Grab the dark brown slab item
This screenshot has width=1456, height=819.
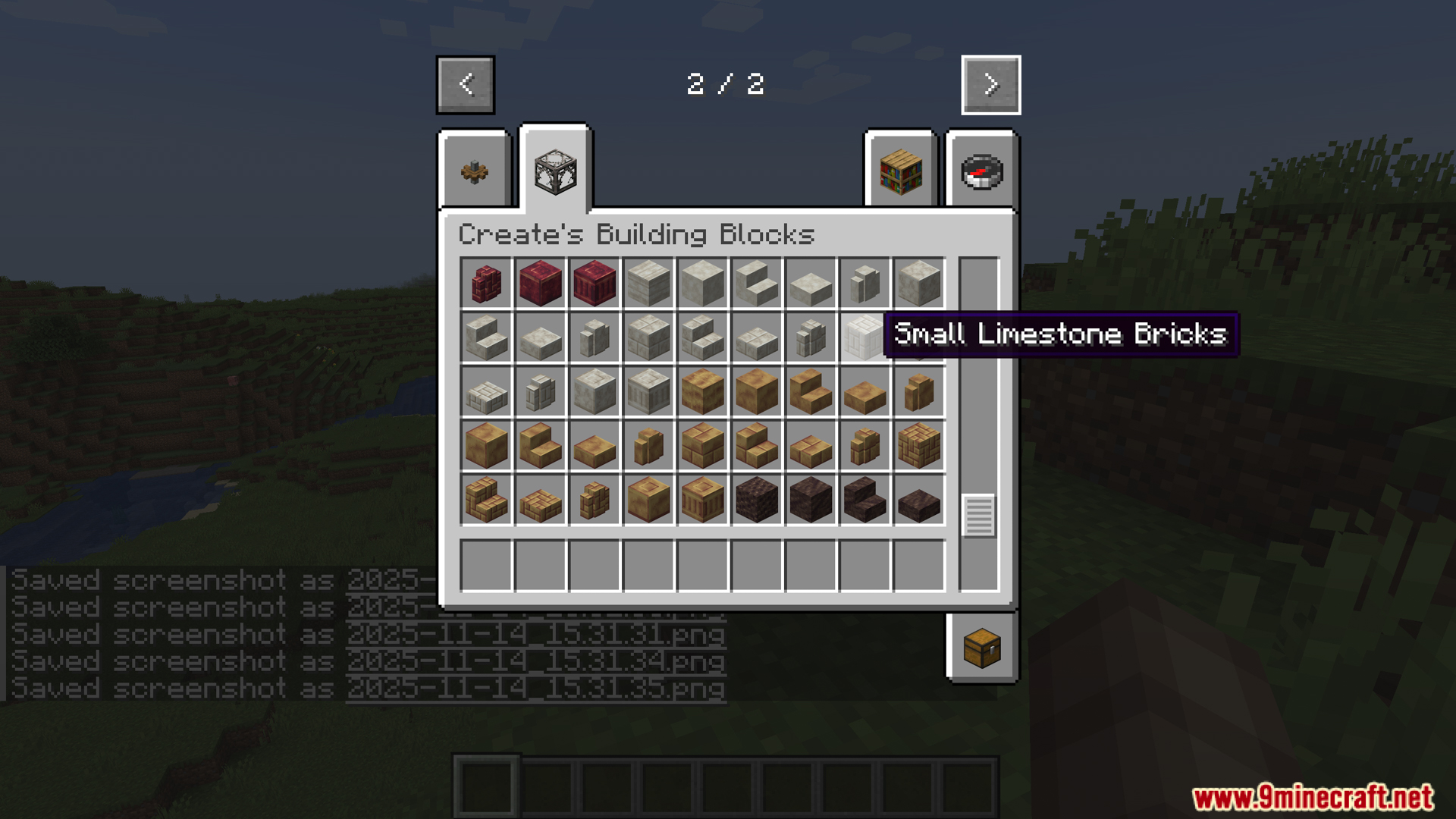[x=919, y=501]
